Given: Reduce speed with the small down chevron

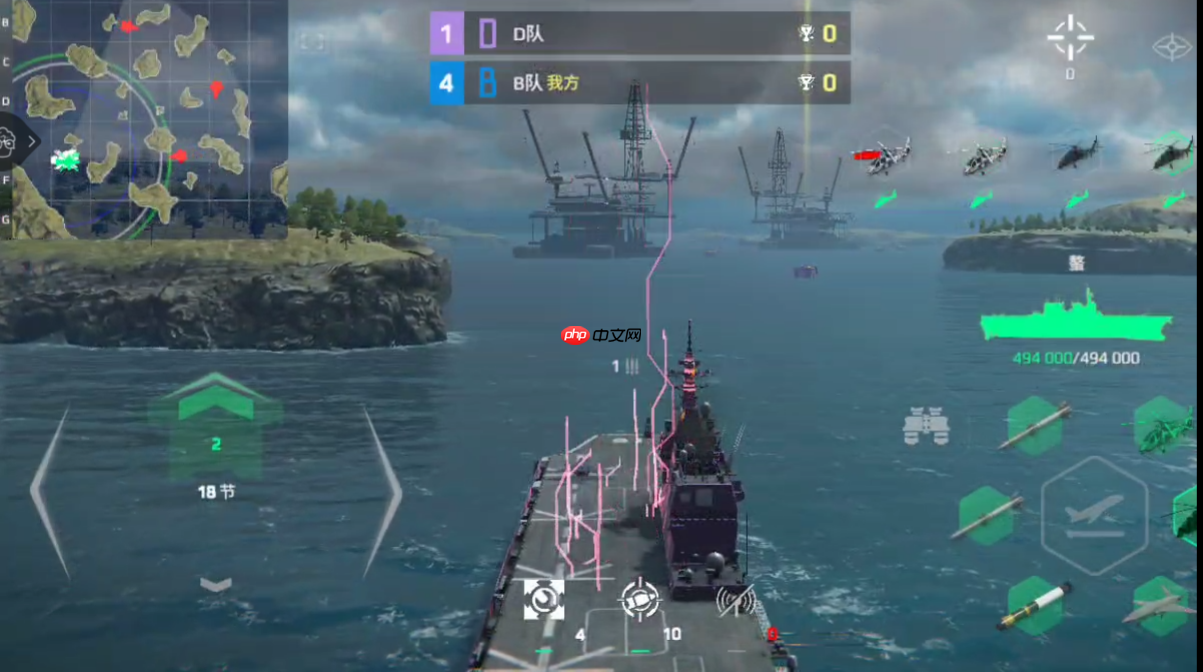Looking at the screenshot, I should point(216,584).
